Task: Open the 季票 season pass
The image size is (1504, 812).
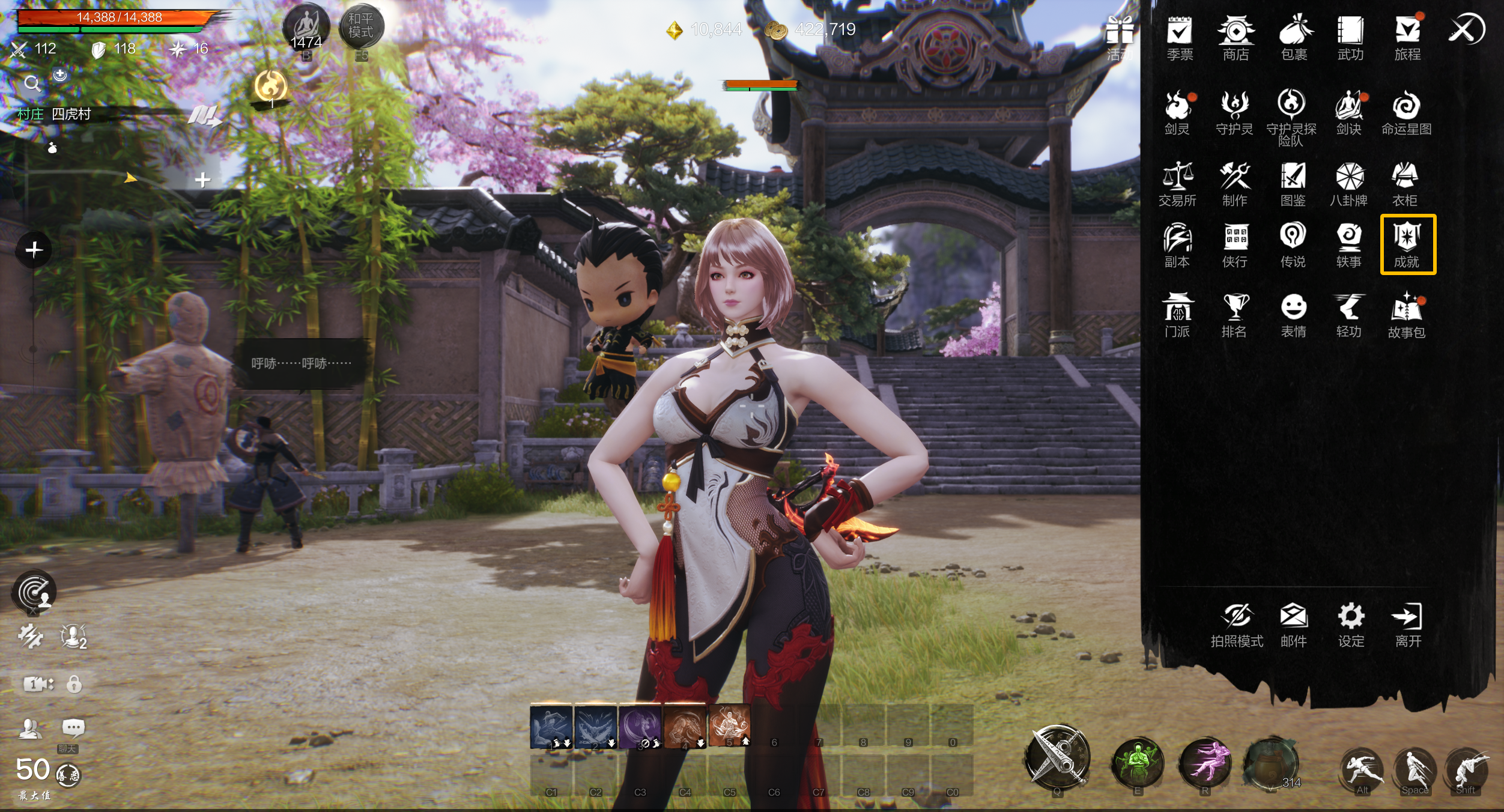Action: 1180,37
